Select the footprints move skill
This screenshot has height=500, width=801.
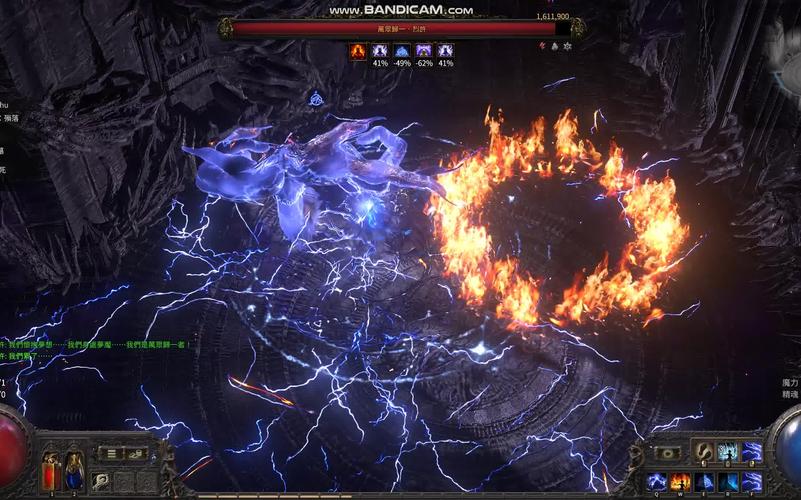click(704, 452)
